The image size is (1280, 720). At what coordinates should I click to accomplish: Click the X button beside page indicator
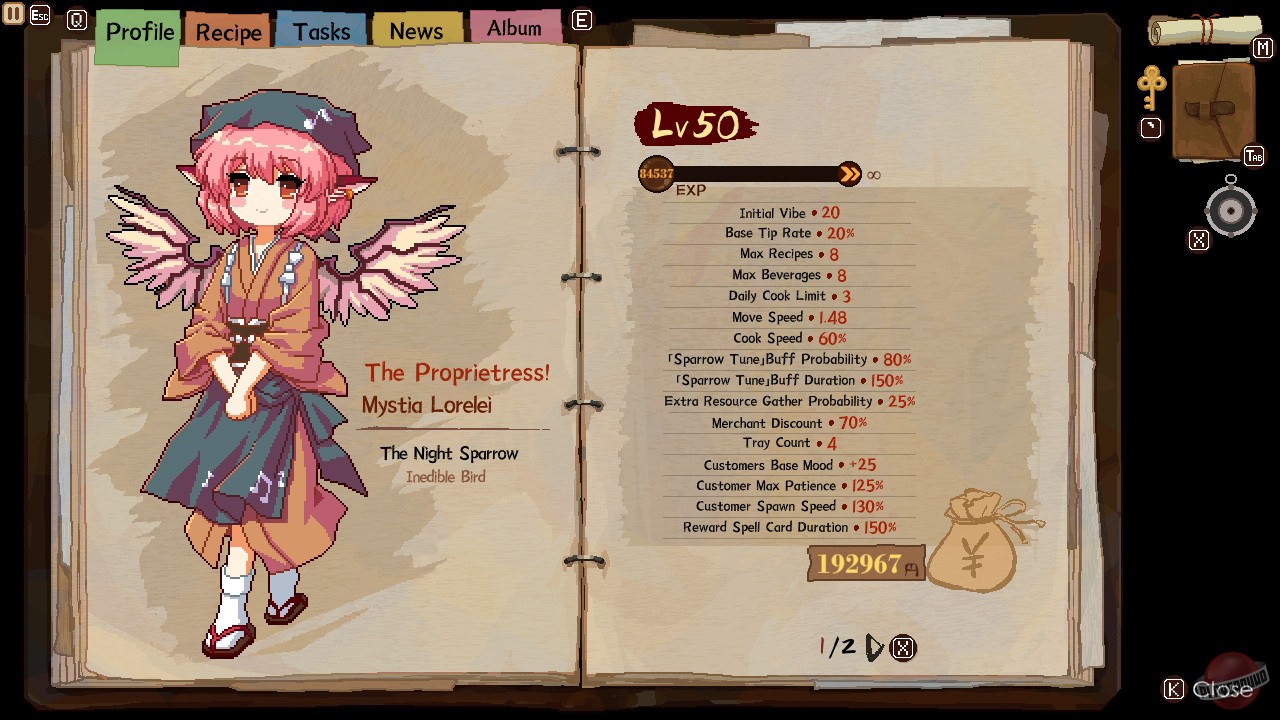903,647
